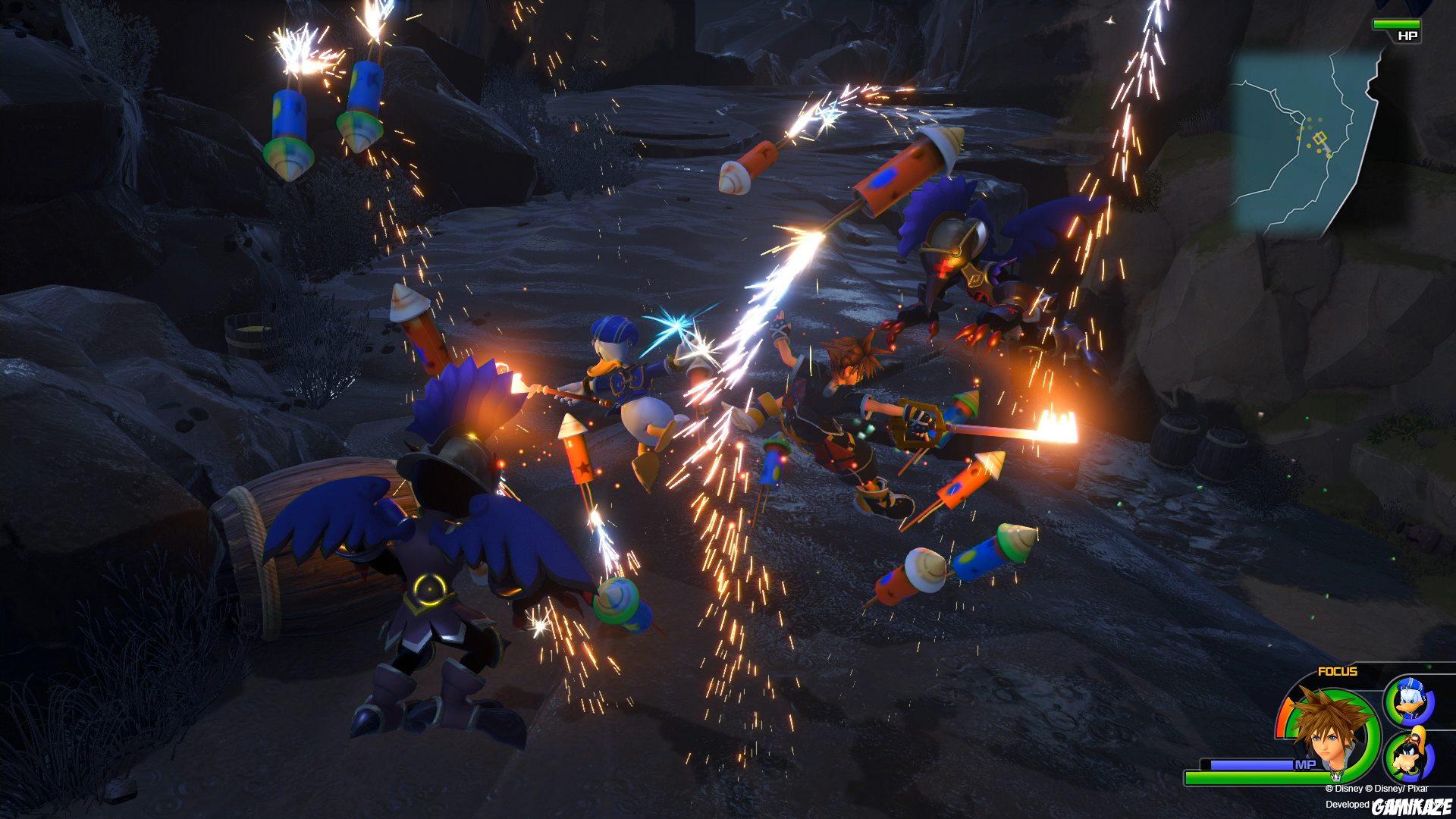Click the GAMKAZE watermark at bottom

point(1410,808)
